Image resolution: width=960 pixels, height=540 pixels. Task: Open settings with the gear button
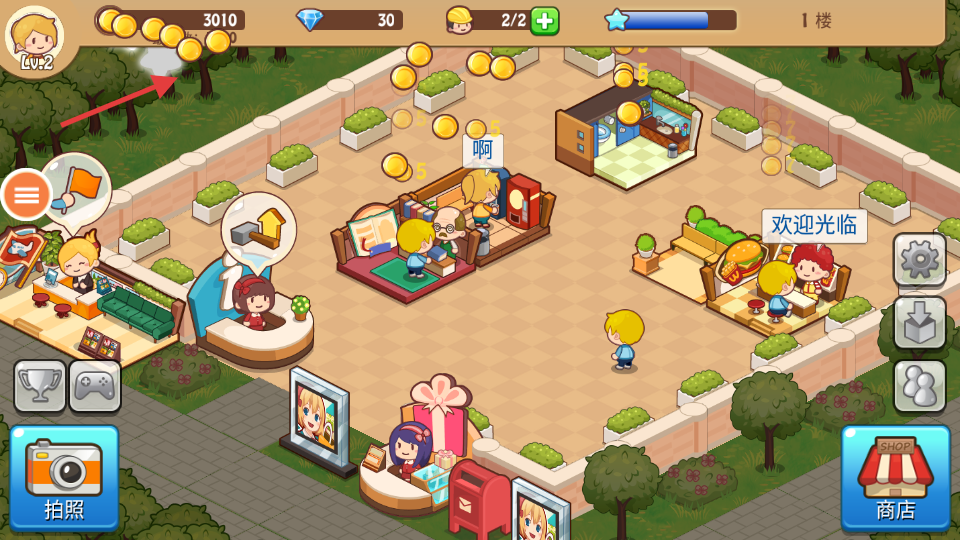pyautogui.click(x=919, y=260)
